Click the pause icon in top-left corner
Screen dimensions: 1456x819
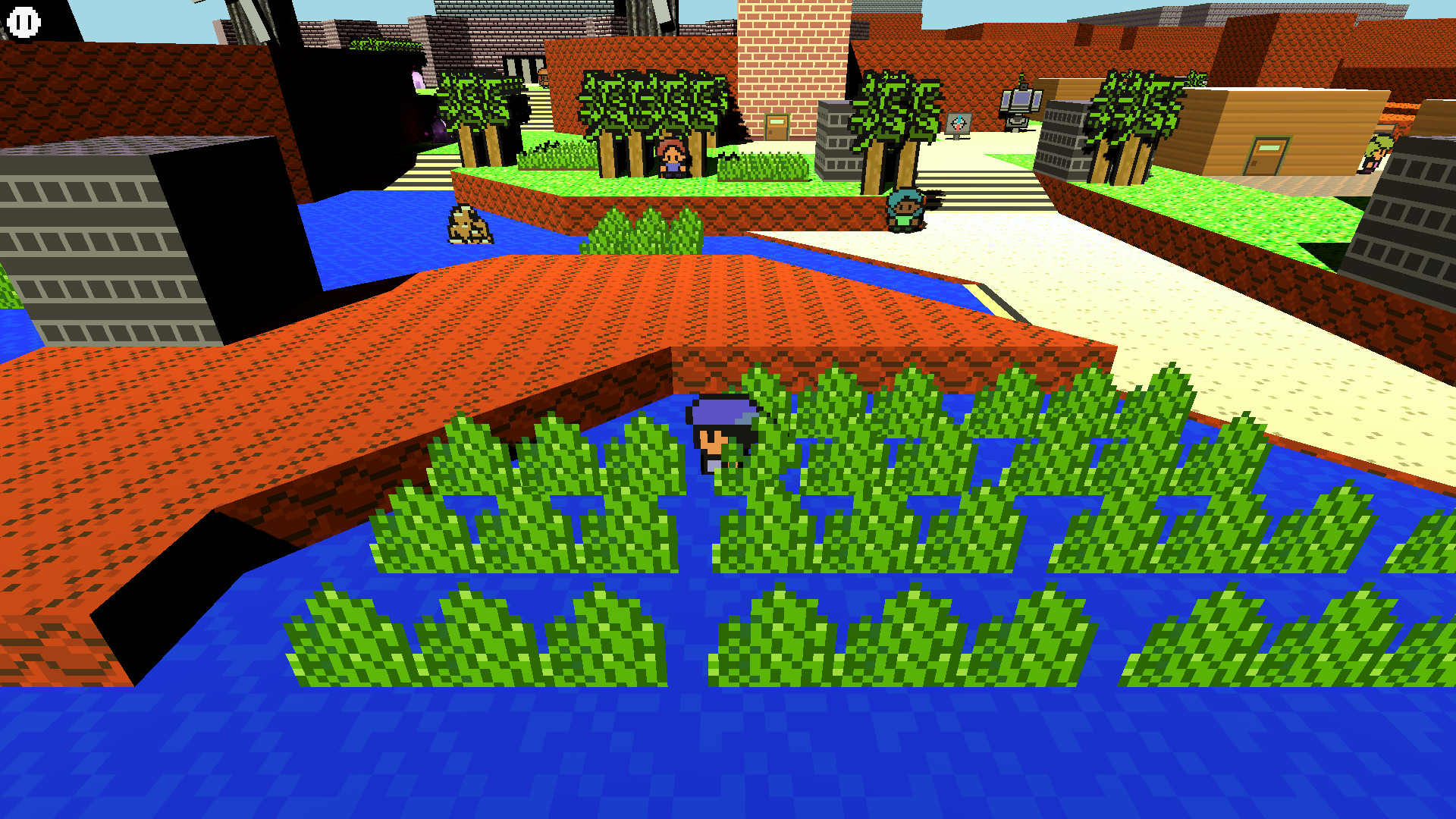tap(22, 21)
